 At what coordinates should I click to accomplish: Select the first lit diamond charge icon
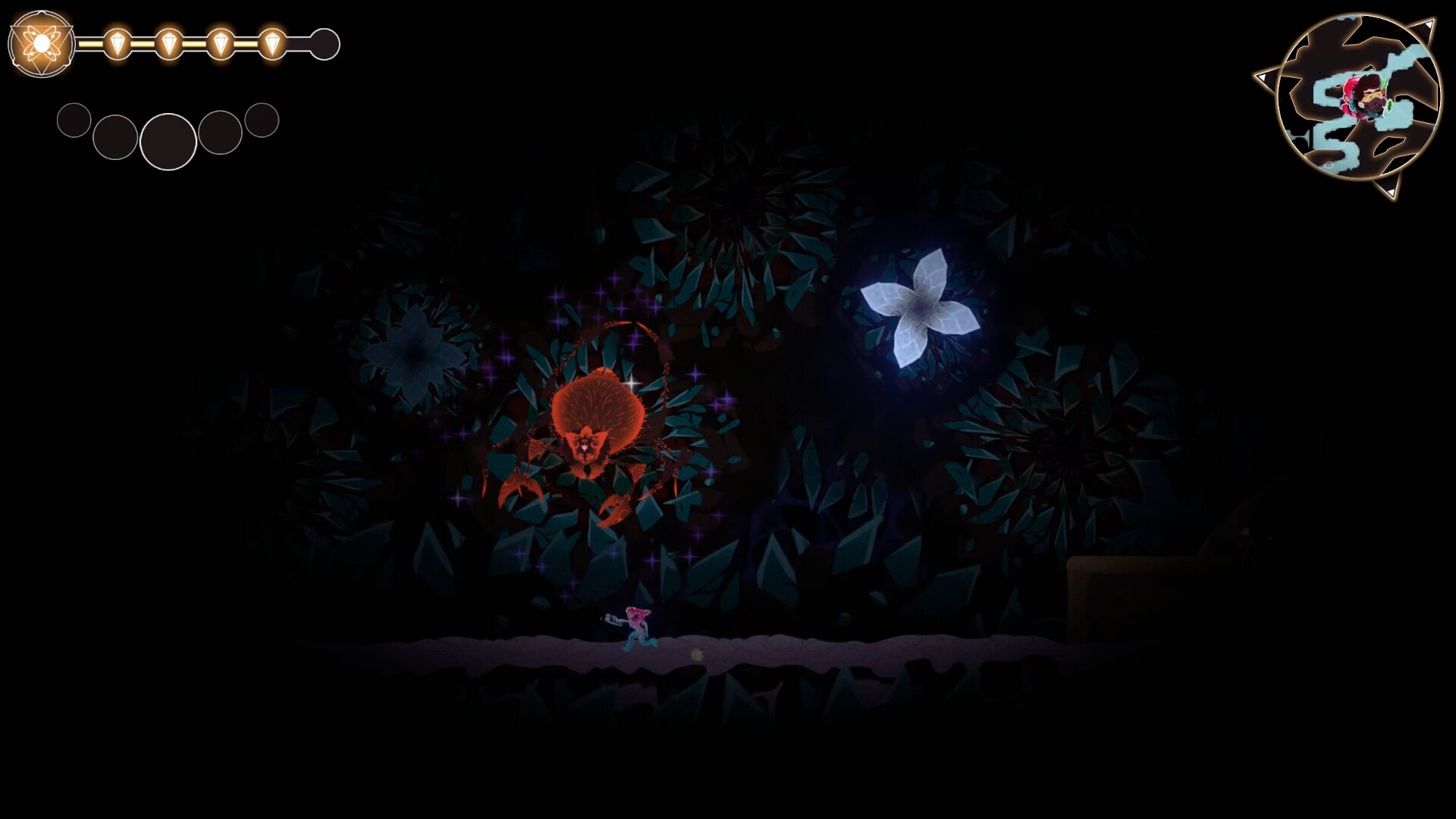[x=118, y=43]
